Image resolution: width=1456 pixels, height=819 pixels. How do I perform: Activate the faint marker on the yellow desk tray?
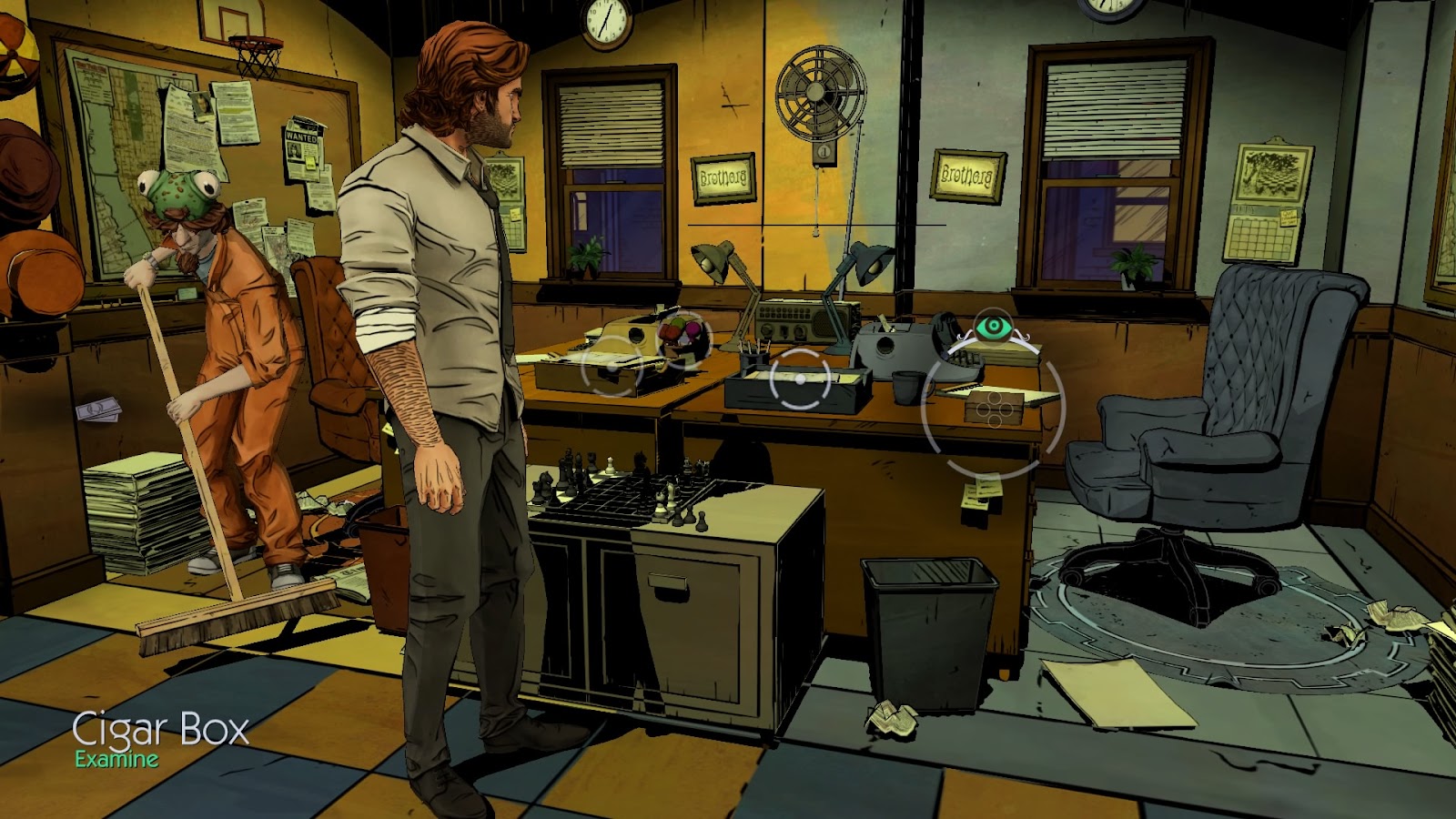click(612, 365)
